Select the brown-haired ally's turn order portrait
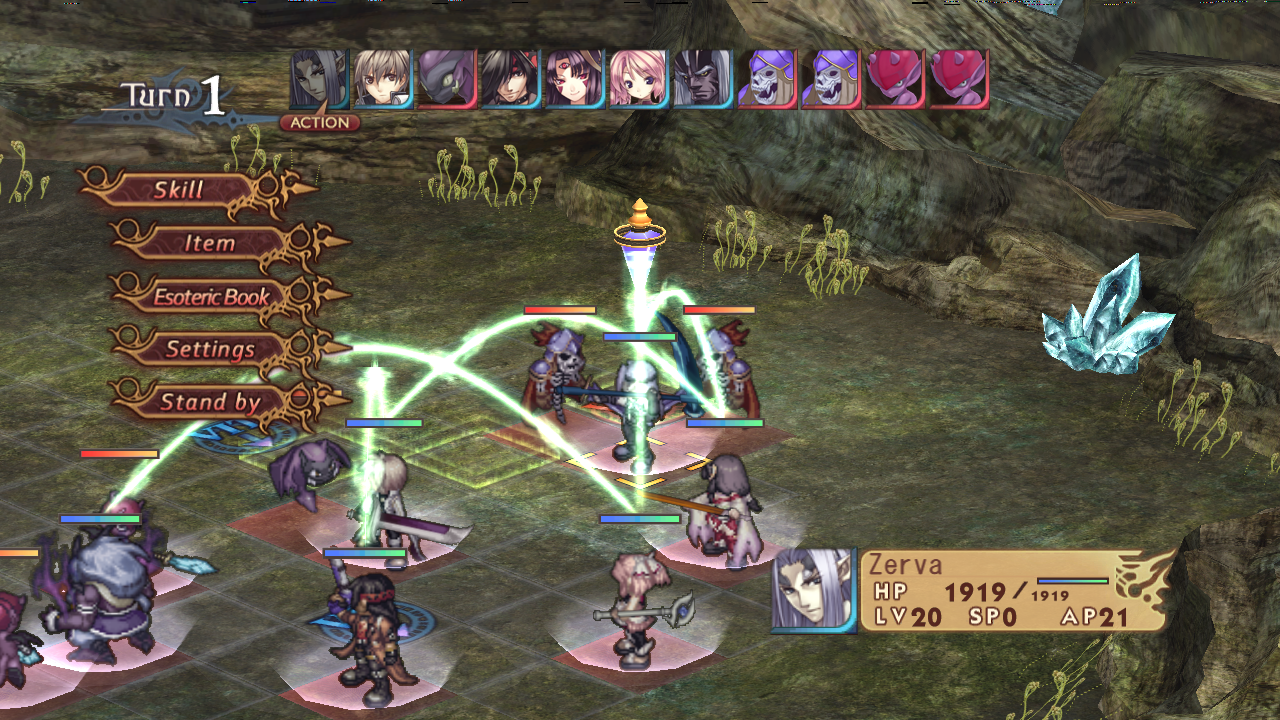 click(x=380, y=80)
